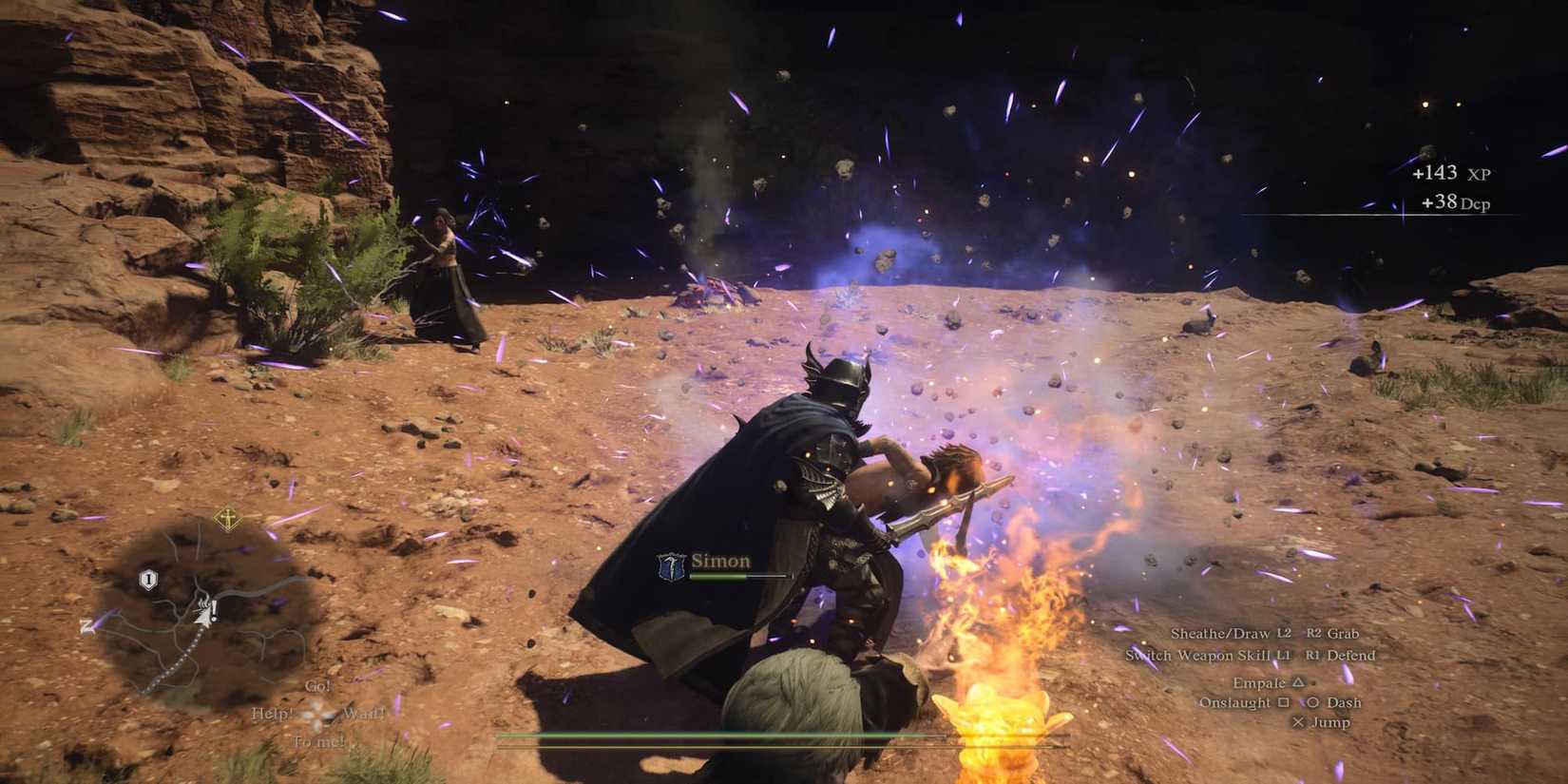Viewport: 1568px width, 784px height.
Task: Issue the "Help!" pawn command
Action: pyautogui.click(x=271, y=714)
